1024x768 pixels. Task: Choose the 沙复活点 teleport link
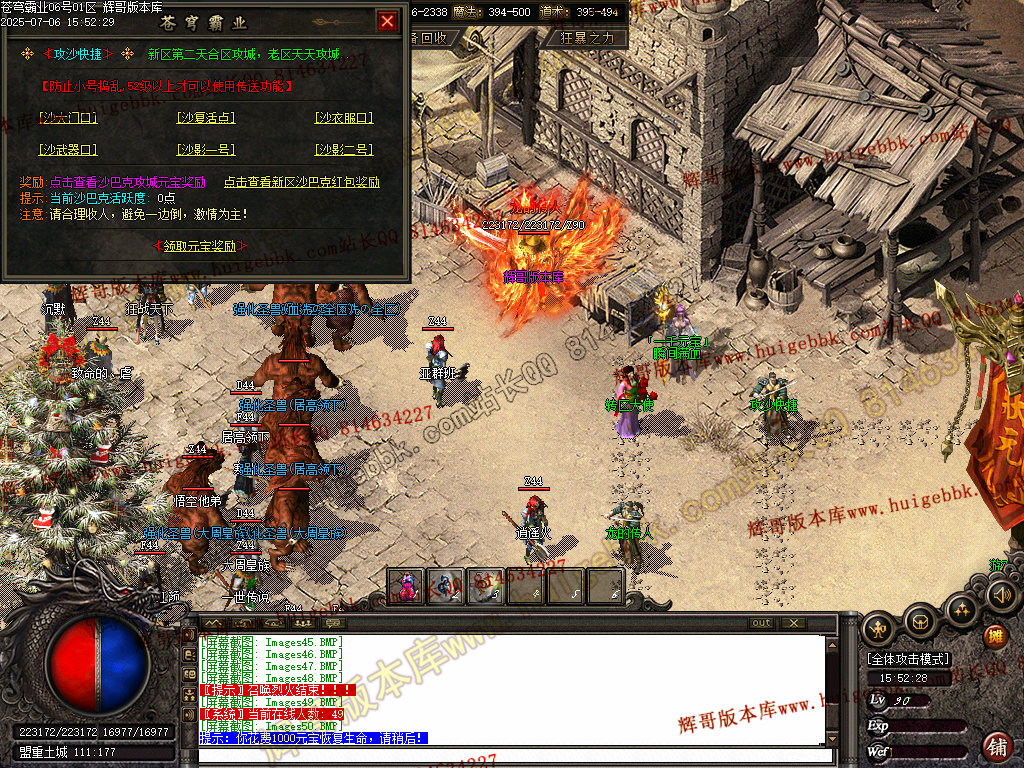(x=206, y=118)
